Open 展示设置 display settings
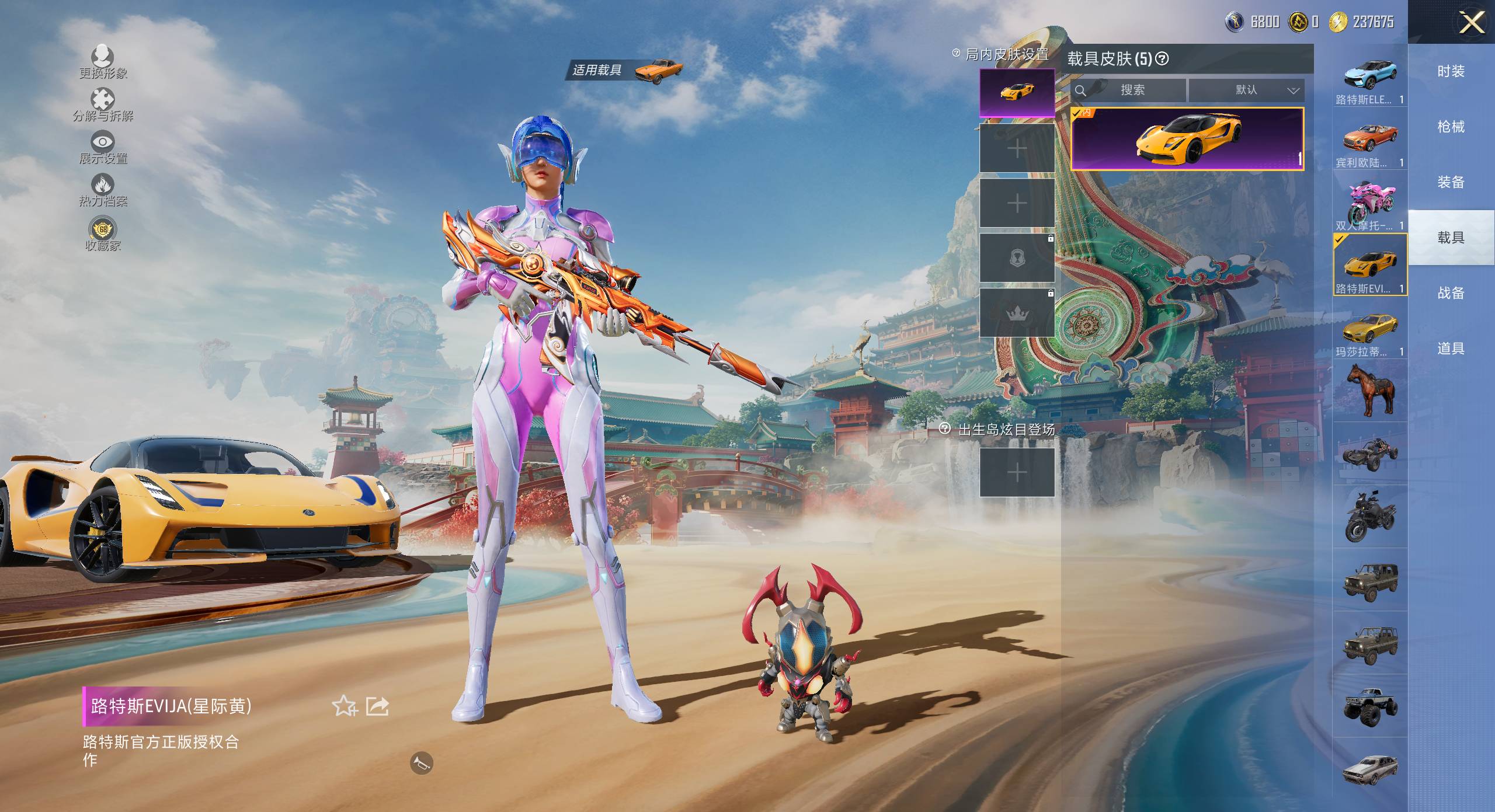The image size is (1495, 812). (x=103, y=147)
